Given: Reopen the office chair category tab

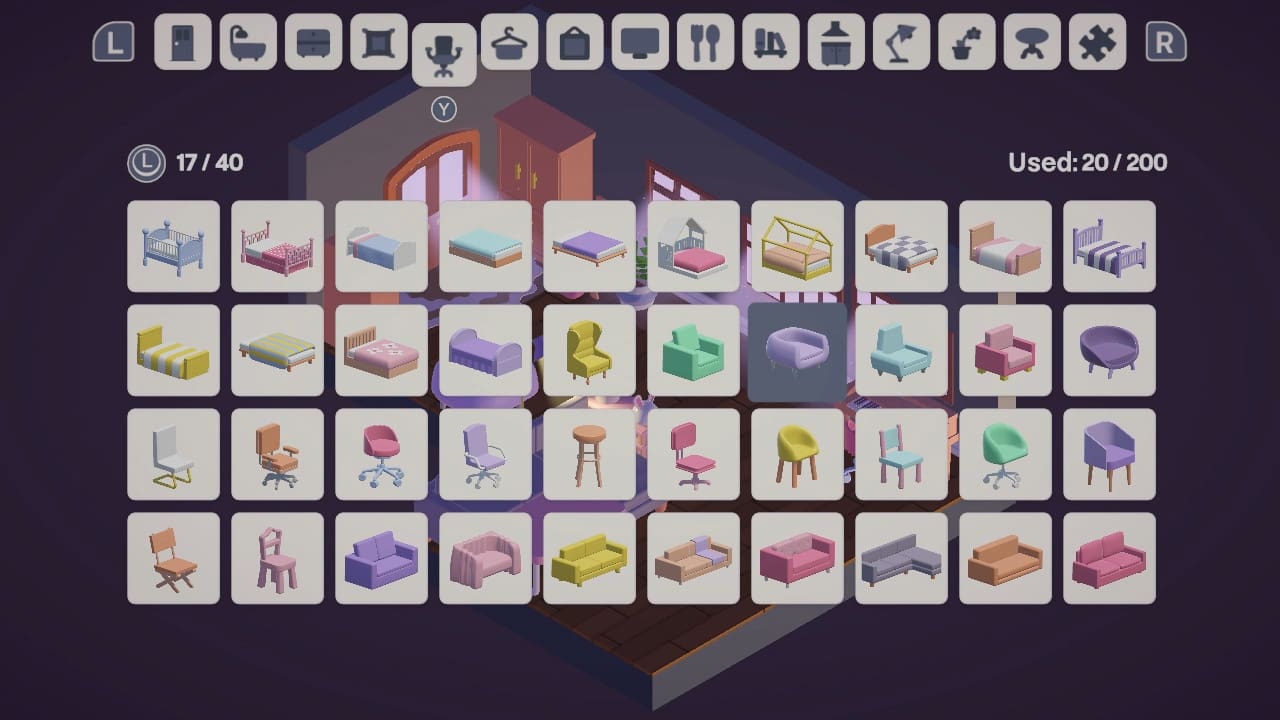Looking at the screenshot, I should [443, 50].
